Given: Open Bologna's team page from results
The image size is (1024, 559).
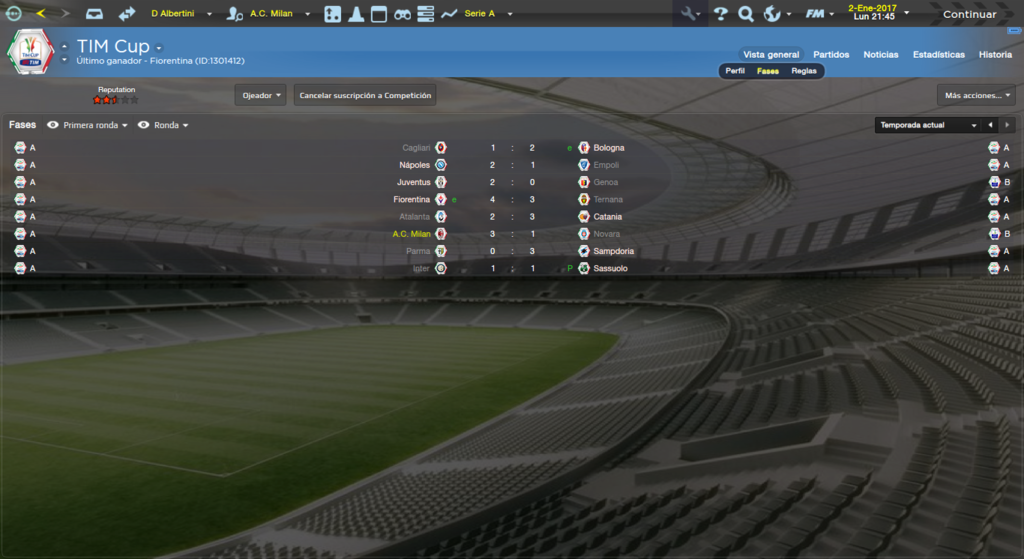Looking at the screenshot, I should (609, 148).
